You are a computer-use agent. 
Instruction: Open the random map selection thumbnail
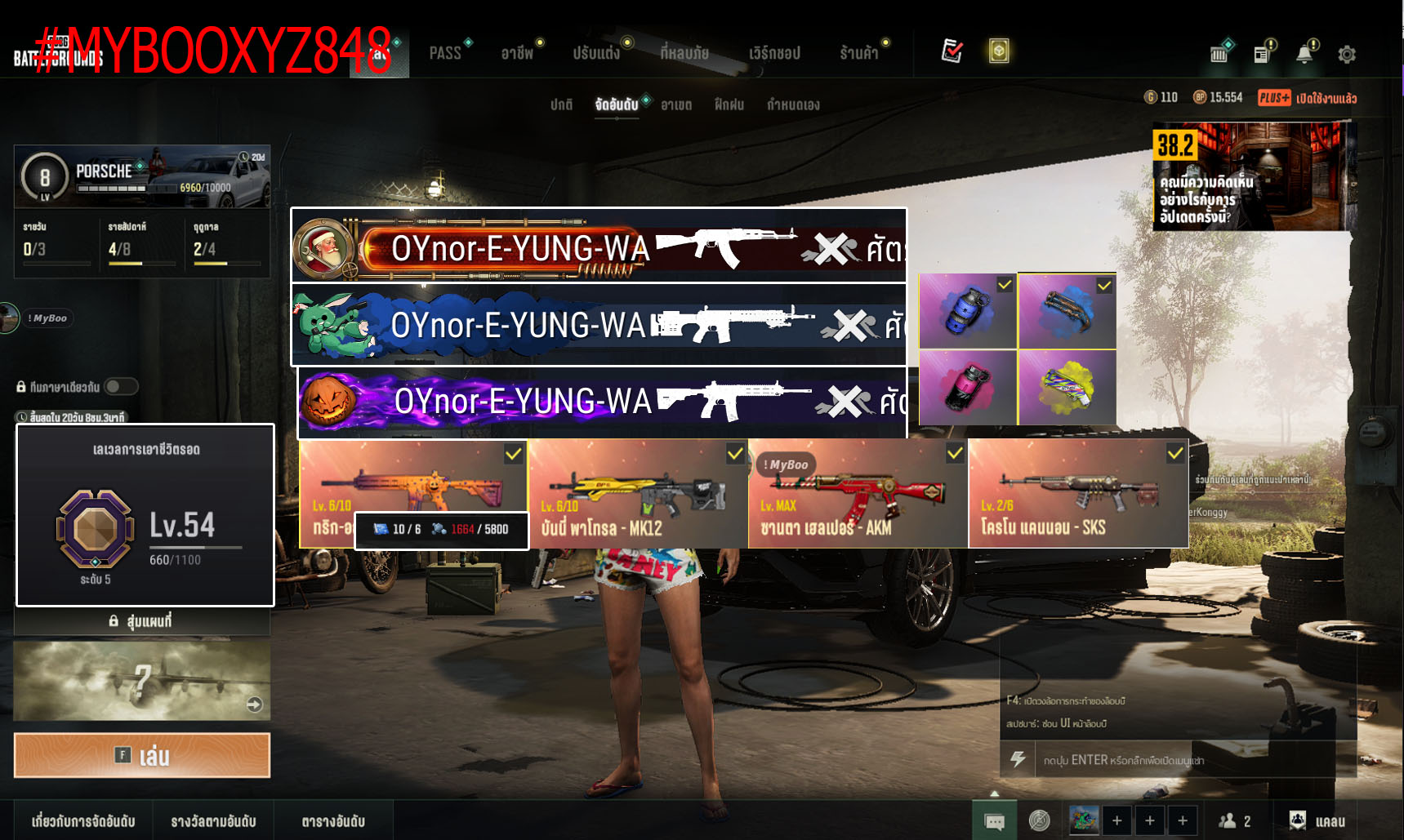click(x=142, y=681)
